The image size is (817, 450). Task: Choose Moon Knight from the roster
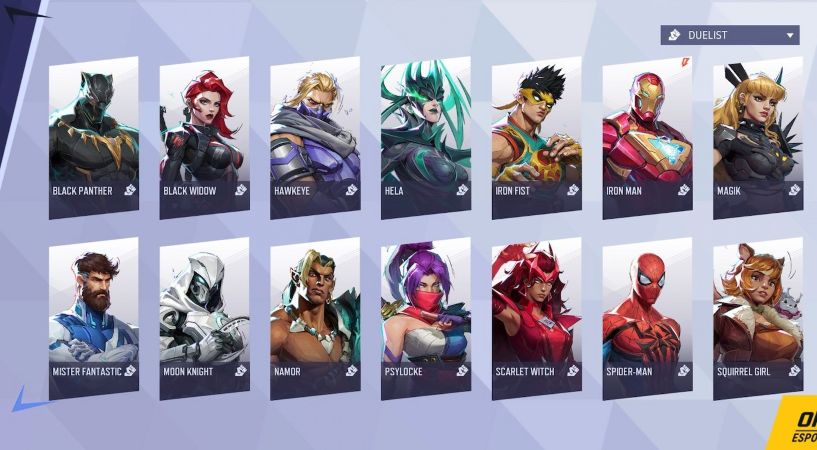(204, 317)
